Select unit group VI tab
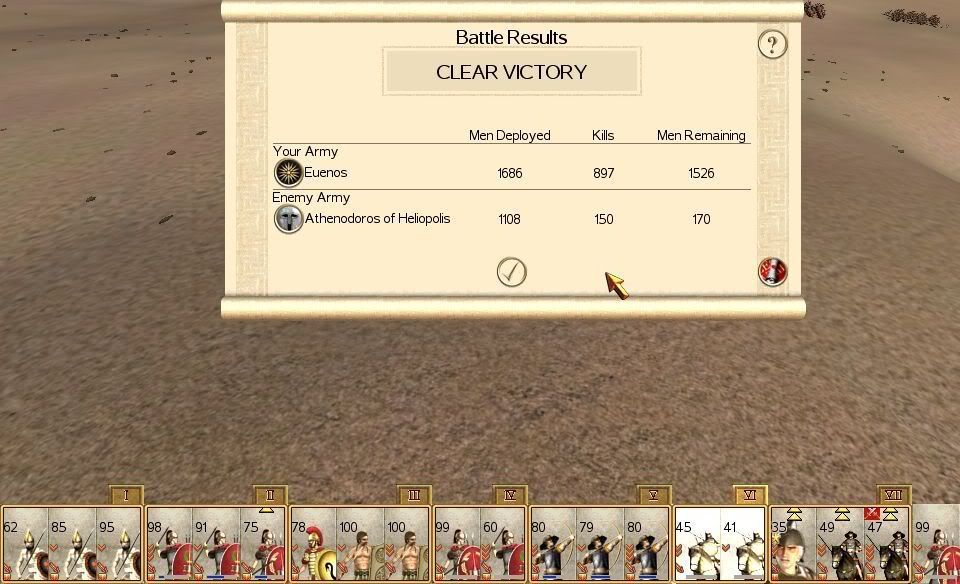Viewport: 960px width, 584px height. pyautogui.click(x=750, y=495)
